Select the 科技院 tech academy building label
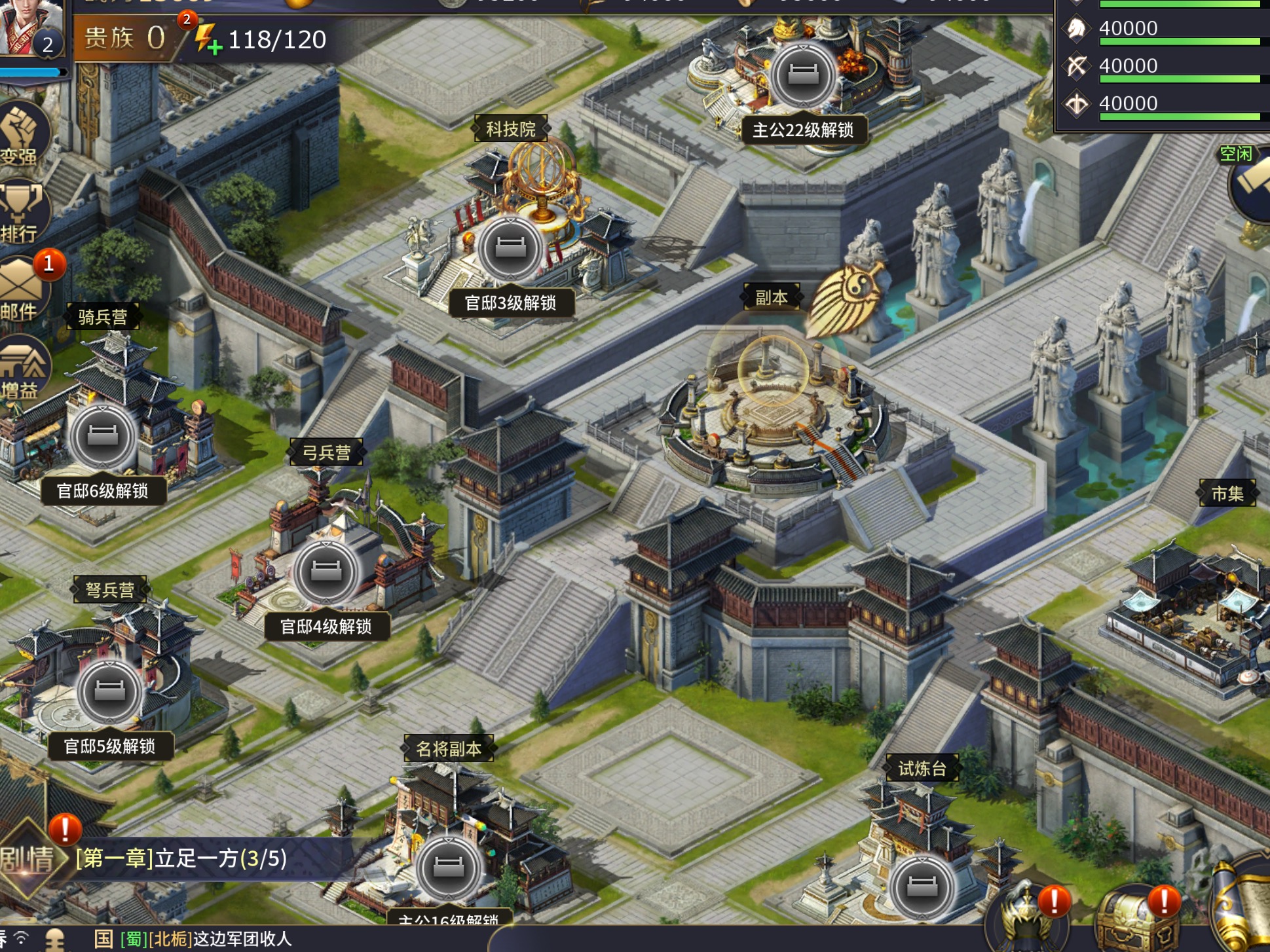The width and height of the screenshot is (1270, 952). click(510, 129)
